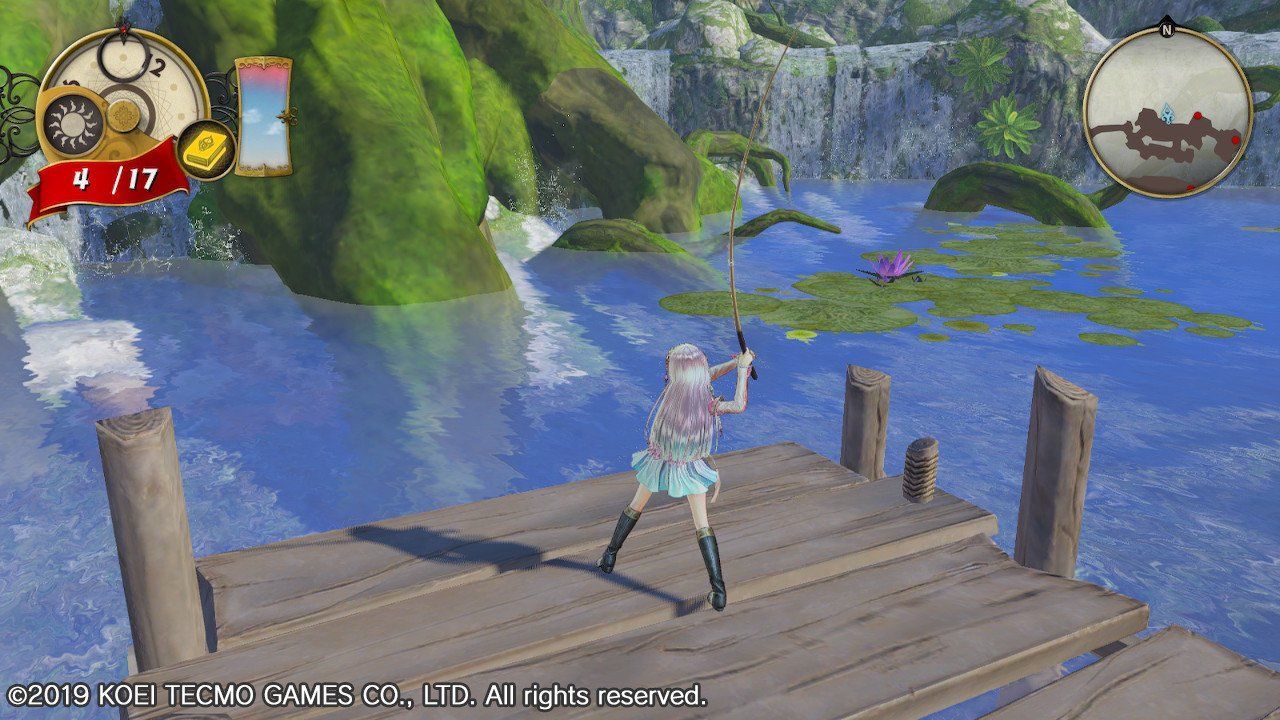Click the sky weather banner
The image size is (1280, 720).
263,115
